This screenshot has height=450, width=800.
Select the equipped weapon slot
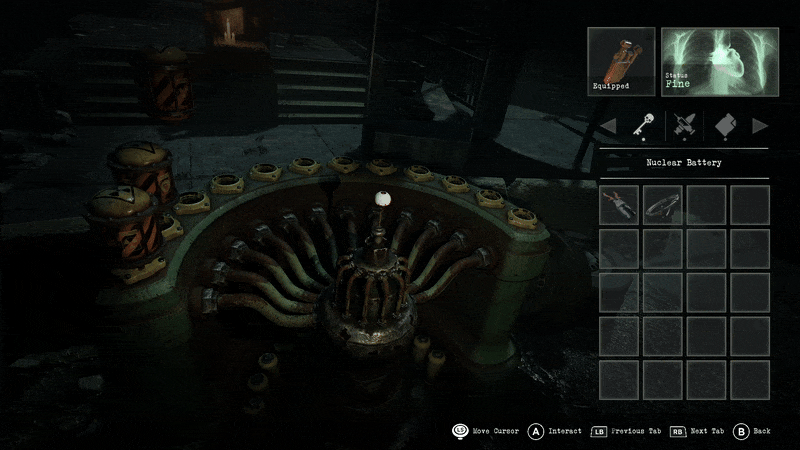[x=621, y=61]
